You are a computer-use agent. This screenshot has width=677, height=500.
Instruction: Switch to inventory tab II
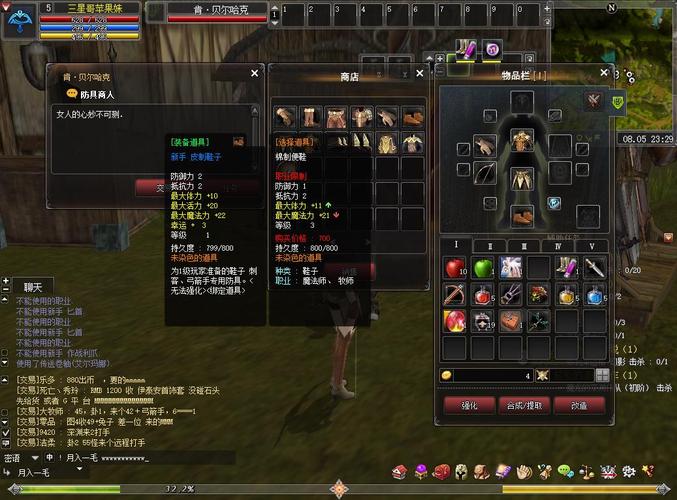click(x=489, y=246)
